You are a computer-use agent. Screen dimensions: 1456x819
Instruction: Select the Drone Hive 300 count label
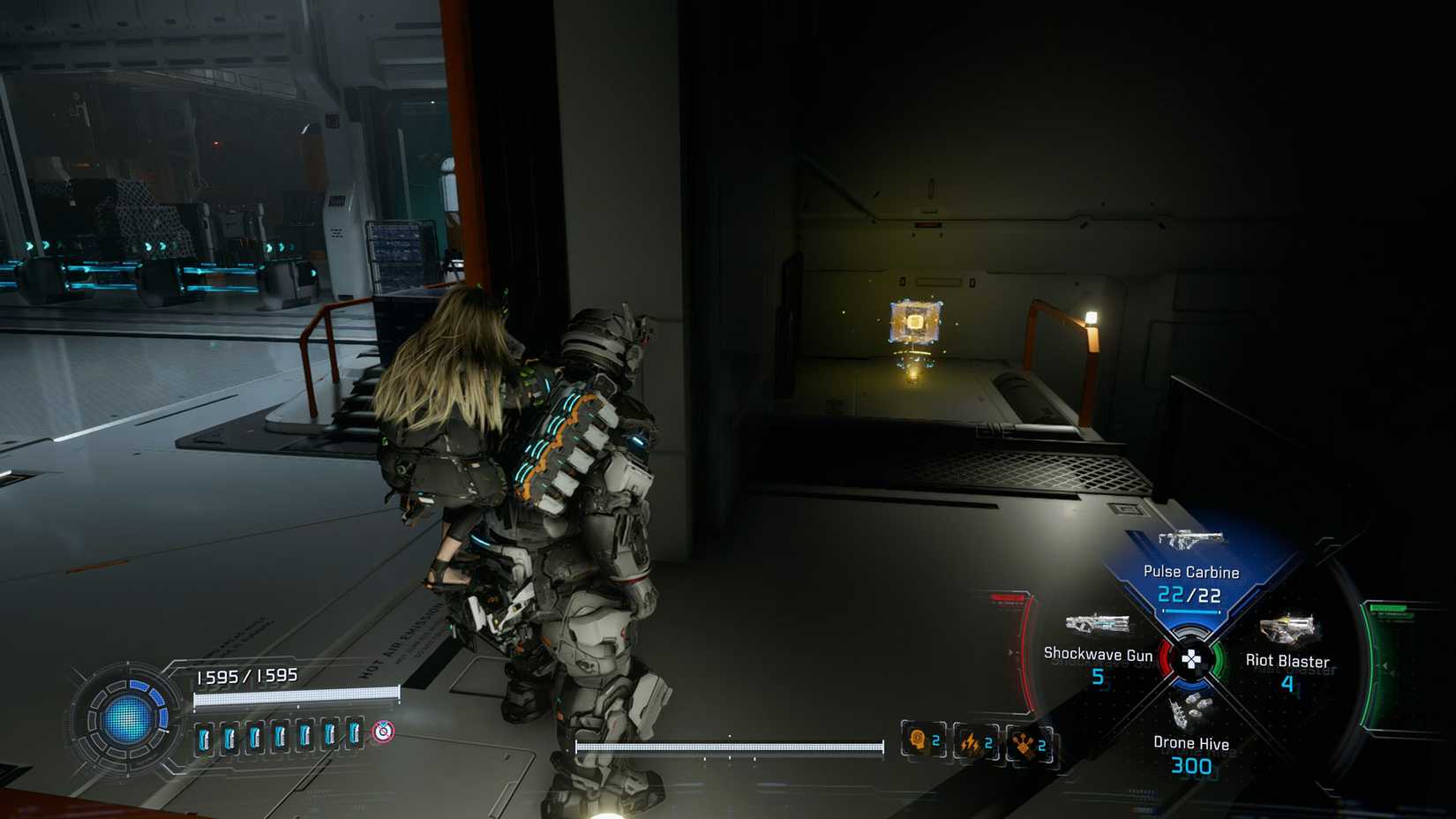(x=1190, y=766)
